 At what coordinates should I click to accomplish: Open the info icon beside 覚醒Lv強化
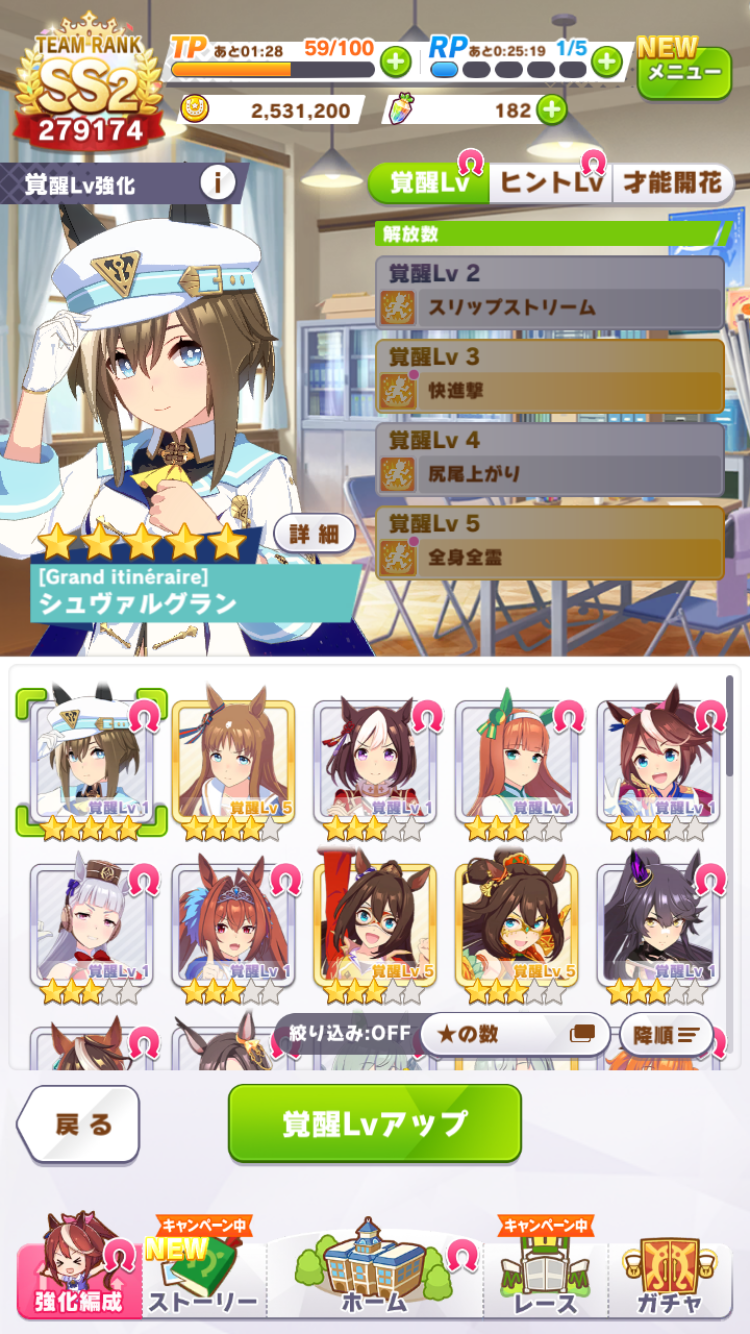(217, 183)
